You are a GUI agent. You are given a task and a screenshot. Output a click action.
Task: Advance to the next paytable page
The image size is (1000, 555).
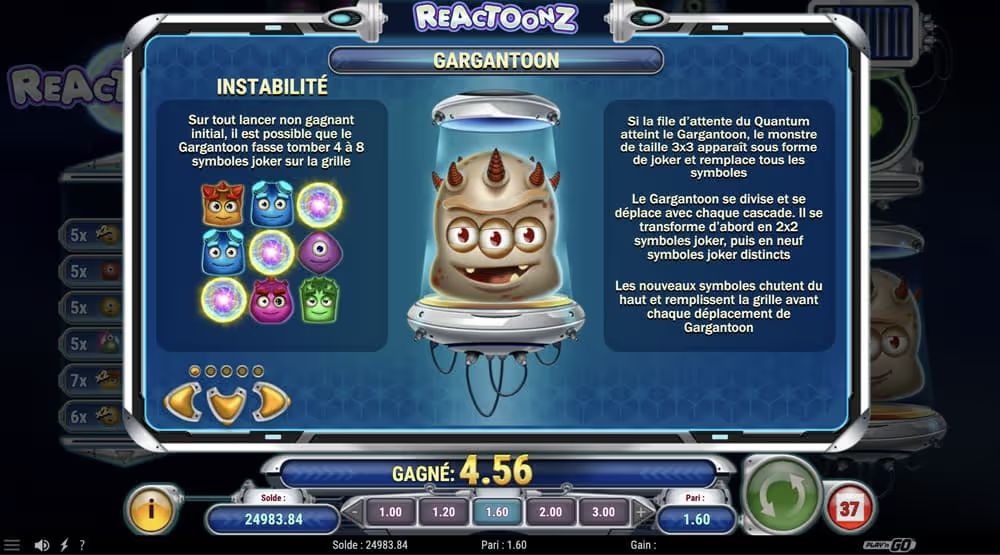(x=271, y=402)
